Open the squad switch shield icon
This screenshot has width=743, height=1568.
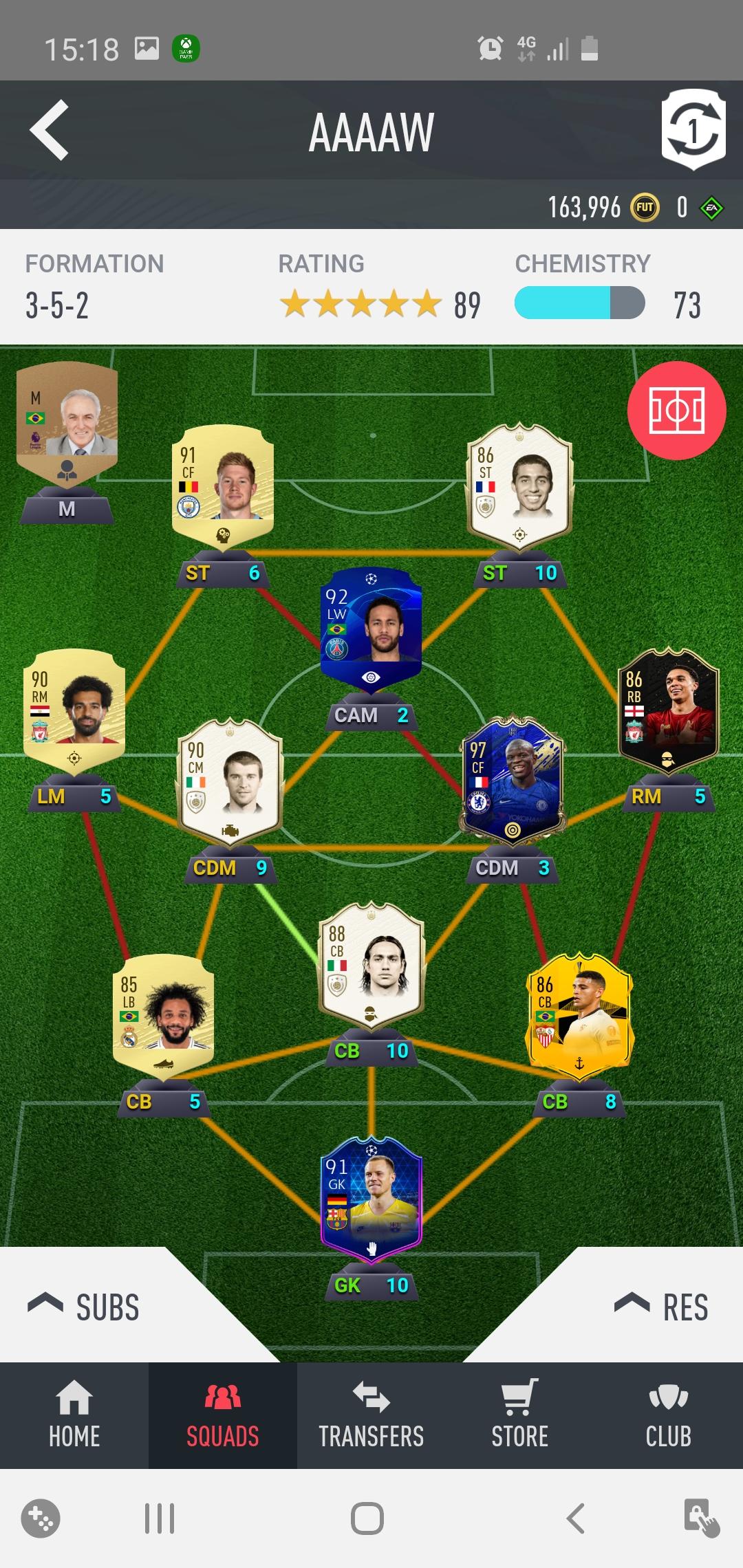(693, 130)
